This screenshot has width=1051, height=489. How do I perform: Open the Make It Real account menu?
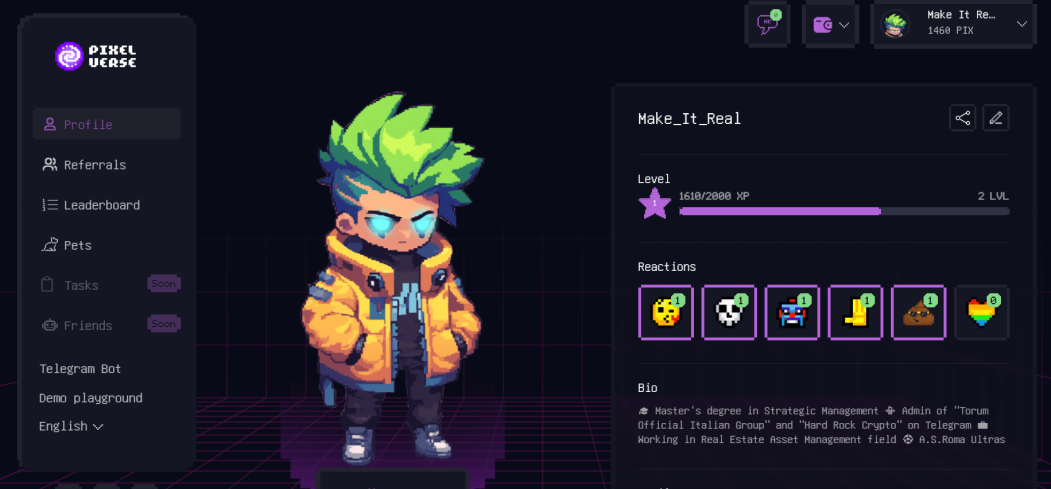click(x=954, y=24)
